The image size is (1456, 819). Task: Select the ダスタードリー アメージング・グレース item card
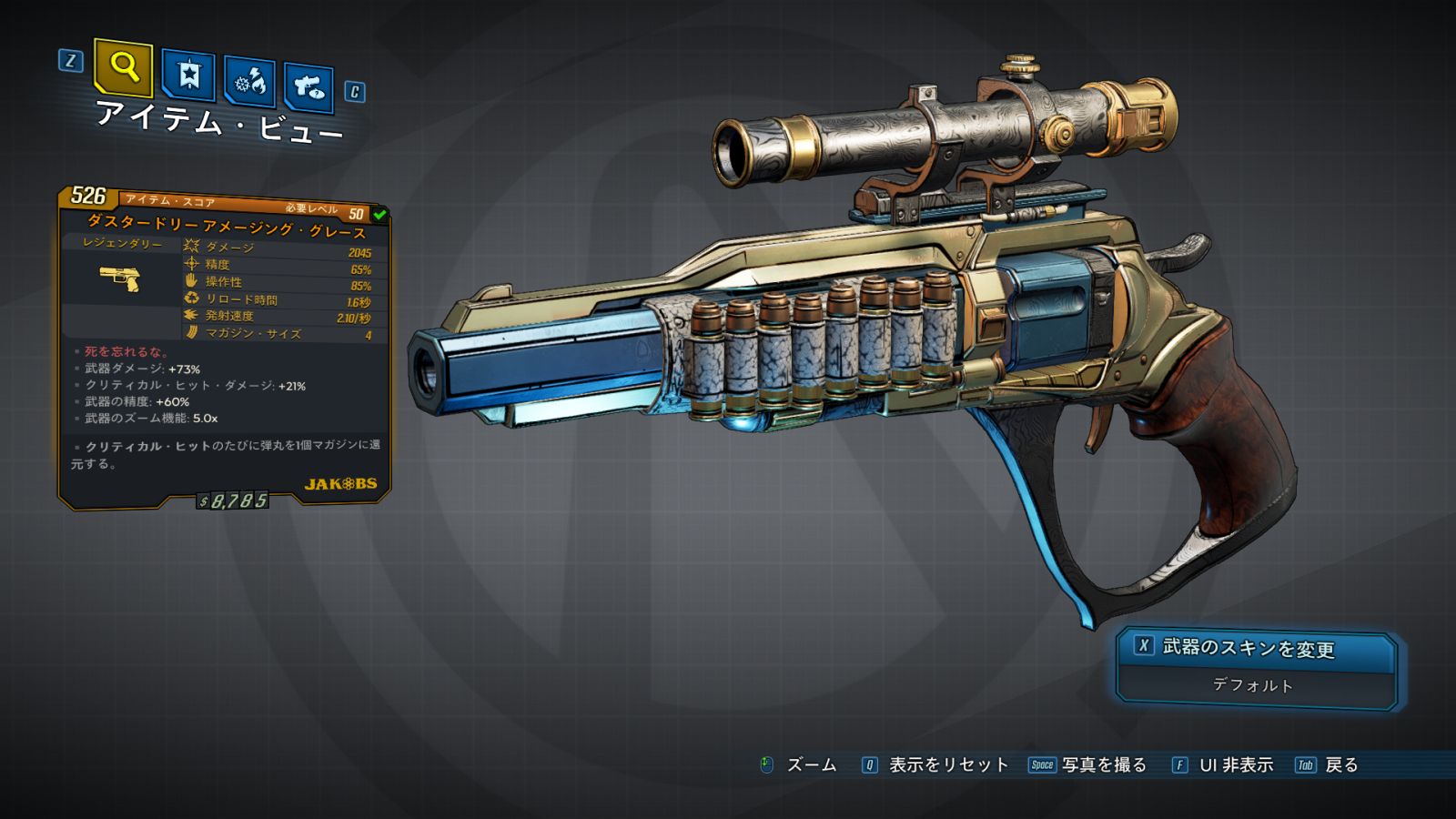[225, 346]
